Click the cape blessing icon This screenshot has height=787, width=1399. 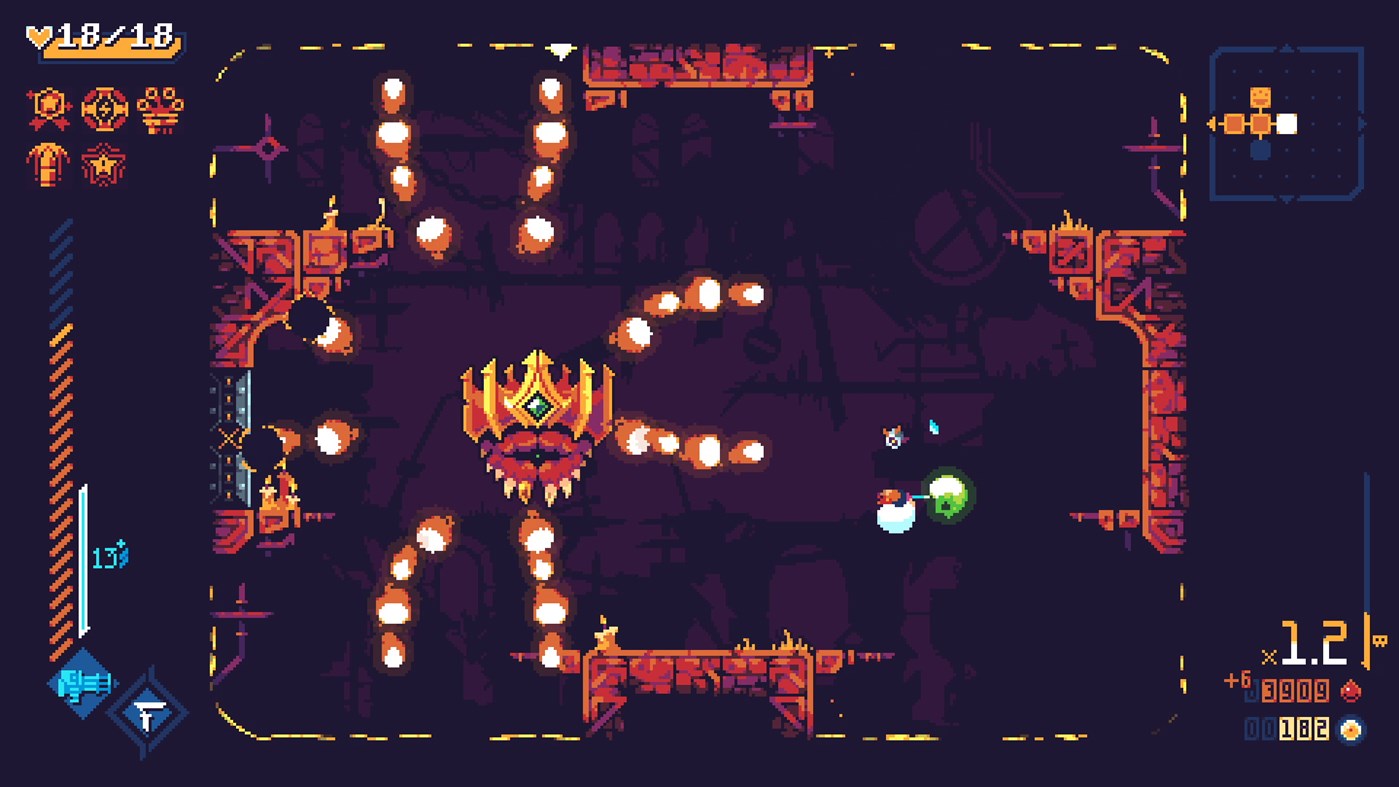(x=48, y=165)
